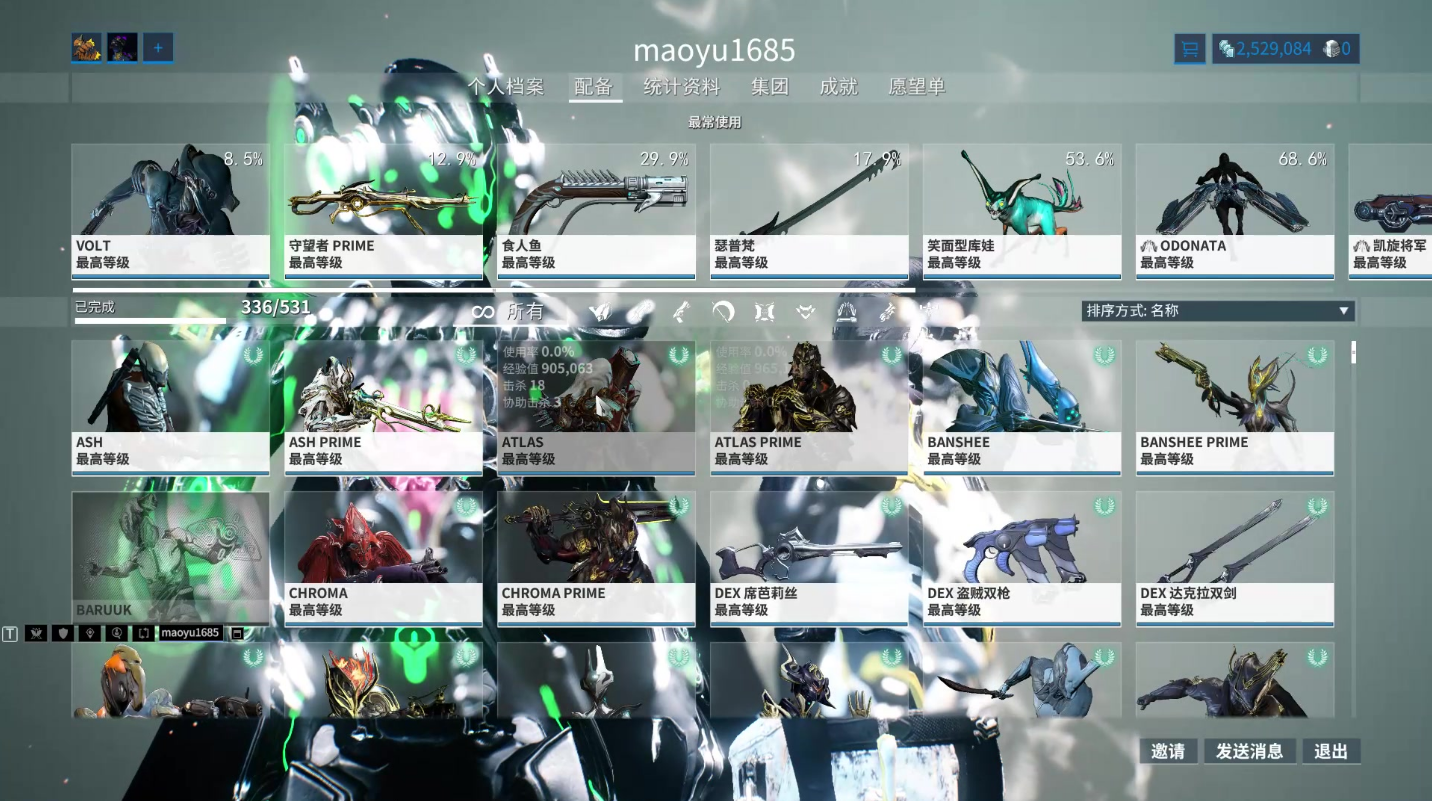
Task: Open the 排序方式 sort dropdown
Action: [1218, 311]
